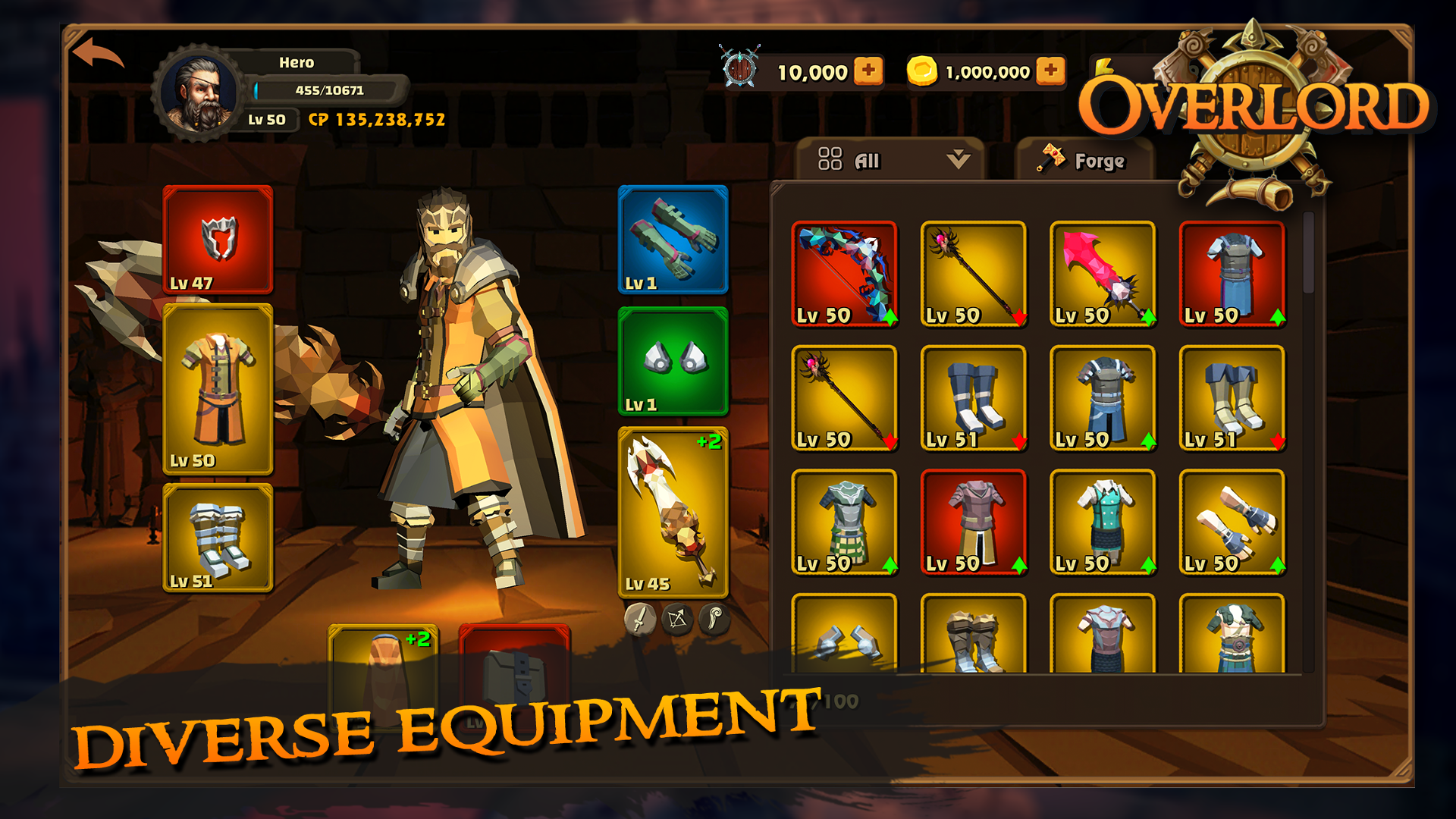This screenshot has height=819, width=1456.
Task: Choose the bow weapon type icon
Action: tap(677, 620)
